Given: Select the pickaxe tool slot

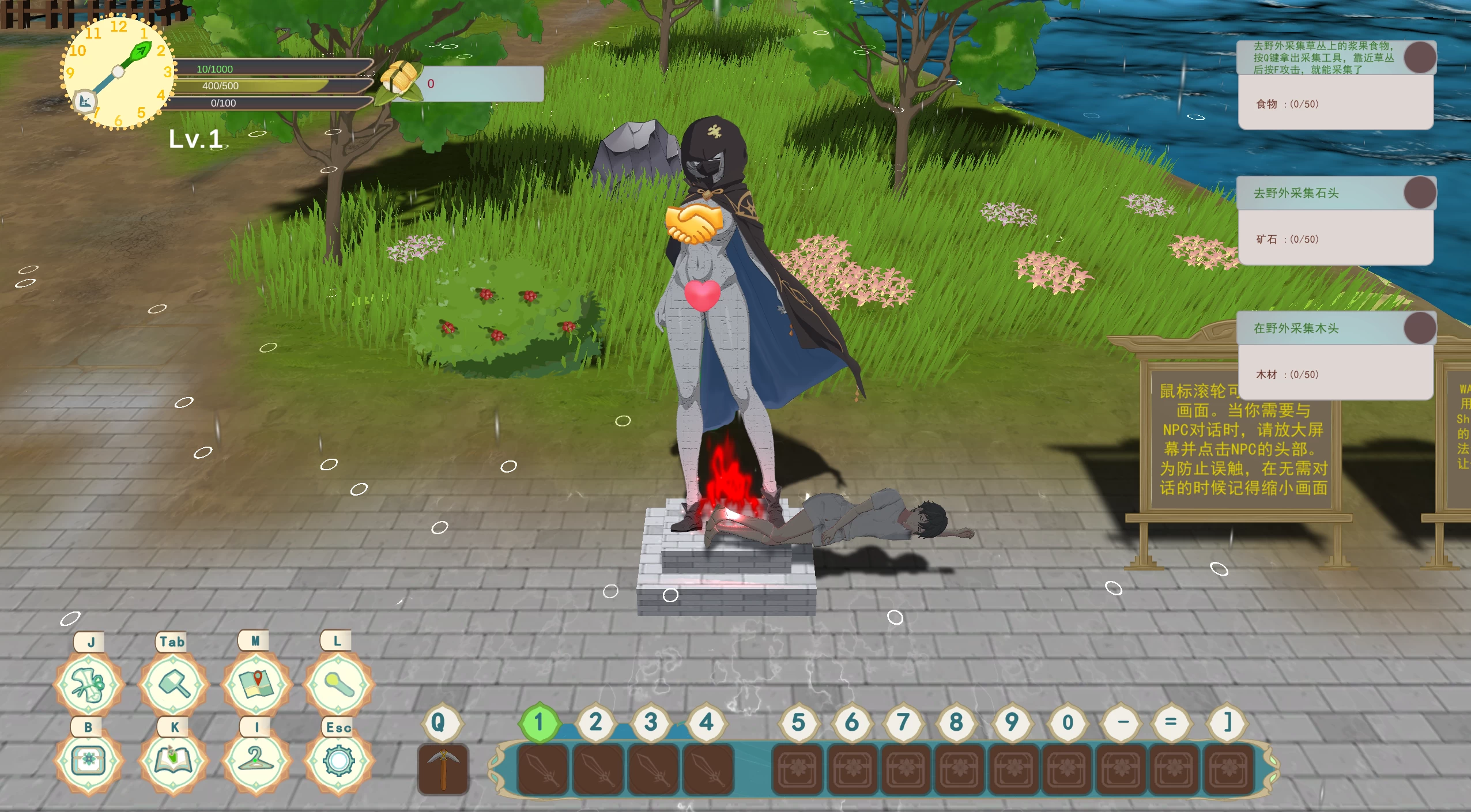Looking at the screenshot, I should 443,770.
